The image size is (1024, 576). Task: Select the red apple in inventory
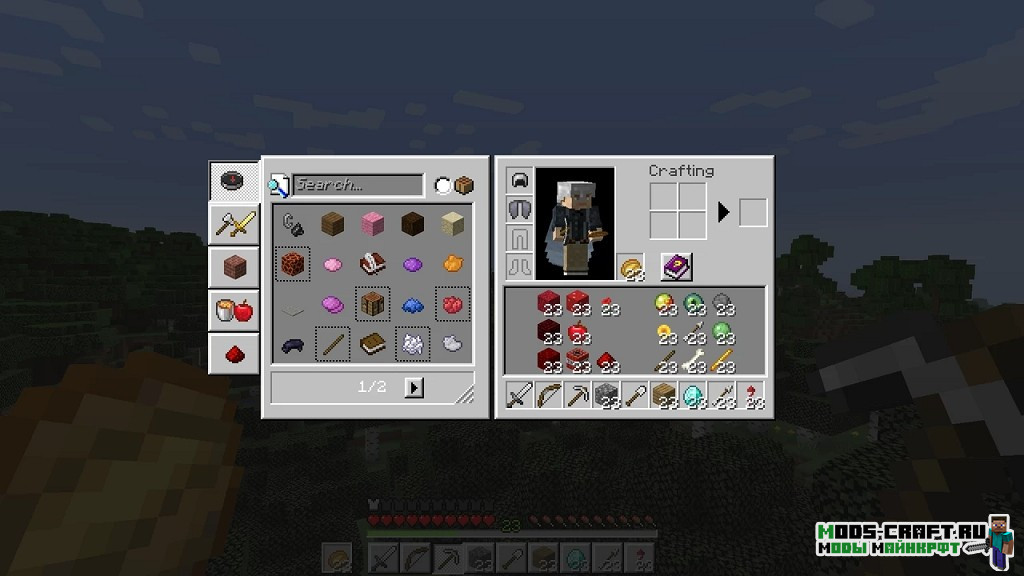click(577, 332)
